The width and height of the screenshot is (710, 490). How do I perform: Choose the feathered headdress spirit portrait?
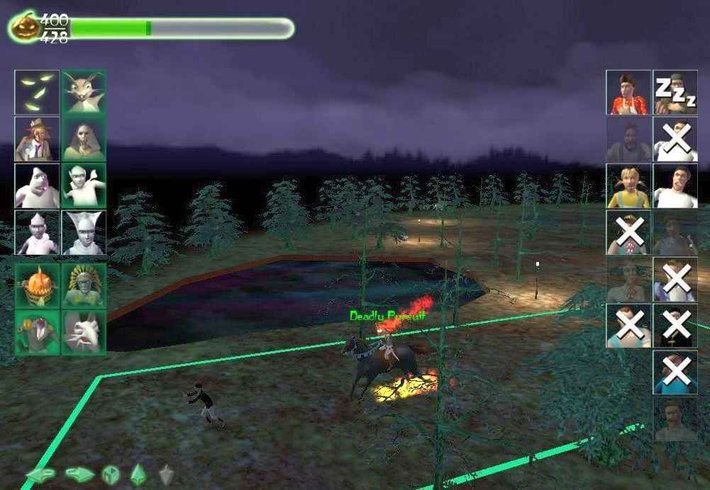(84, 284)
